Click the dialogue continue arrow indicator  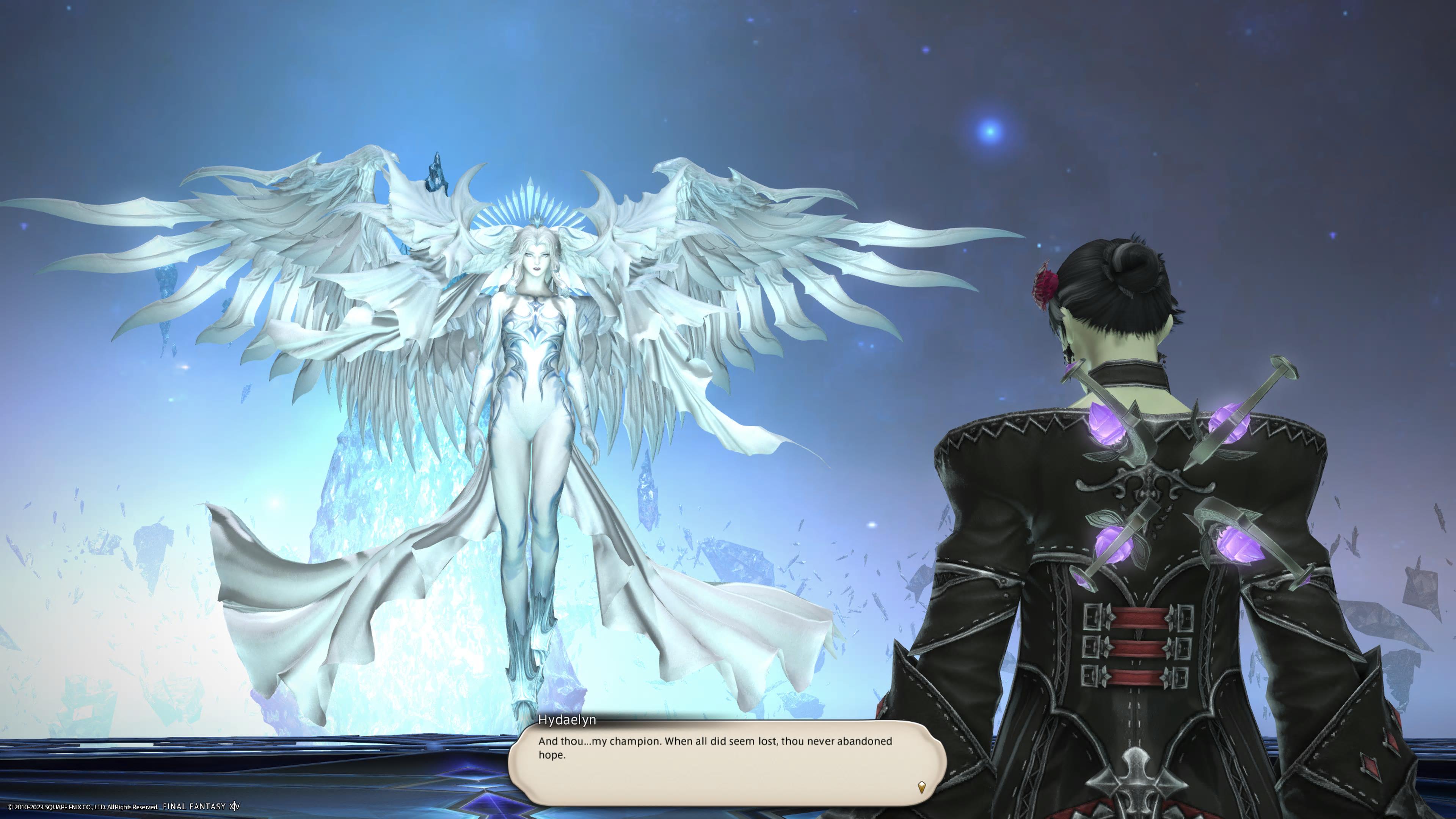(921, 786)
